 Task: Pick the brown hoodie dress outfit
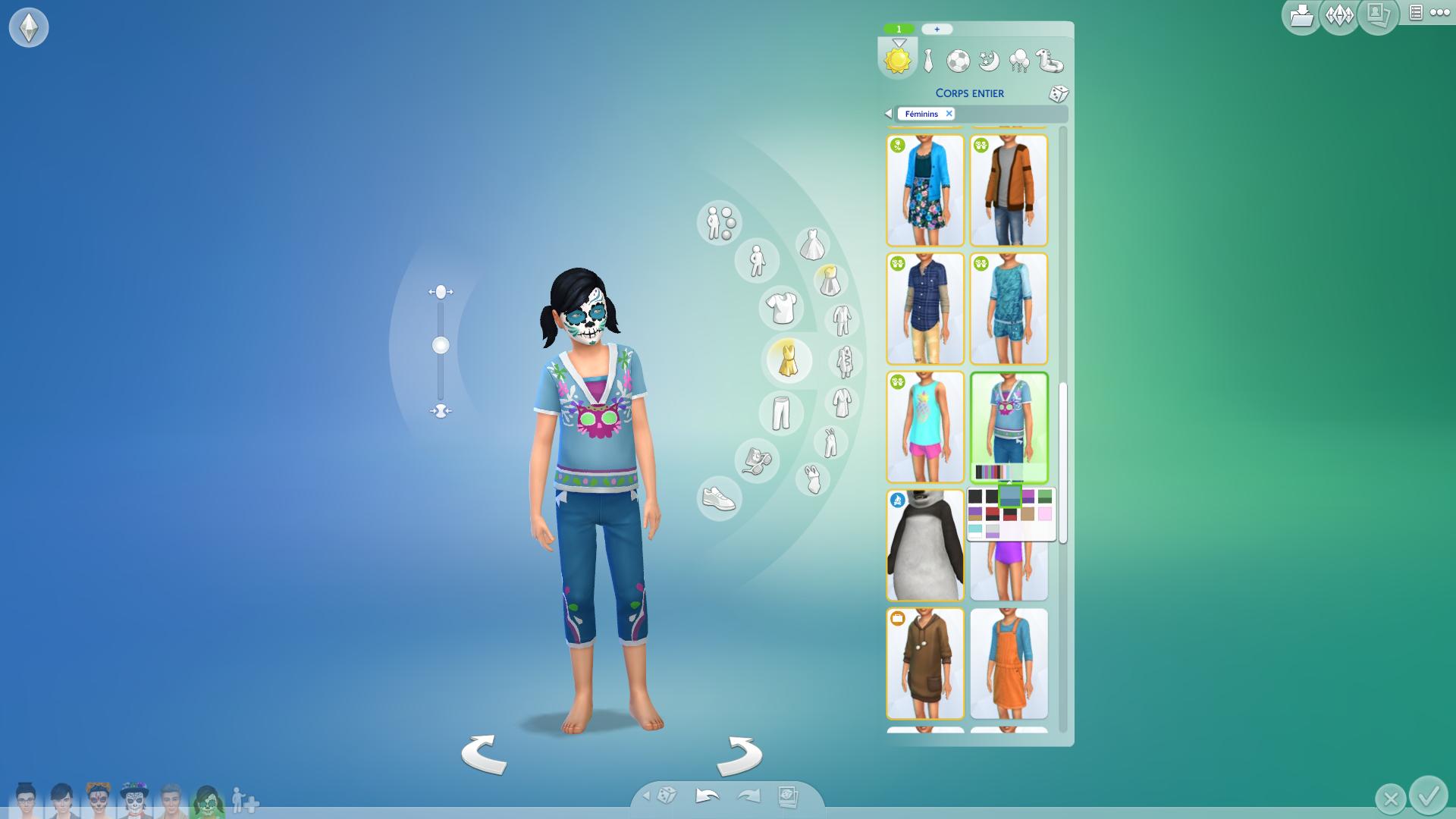click(924, 664)
